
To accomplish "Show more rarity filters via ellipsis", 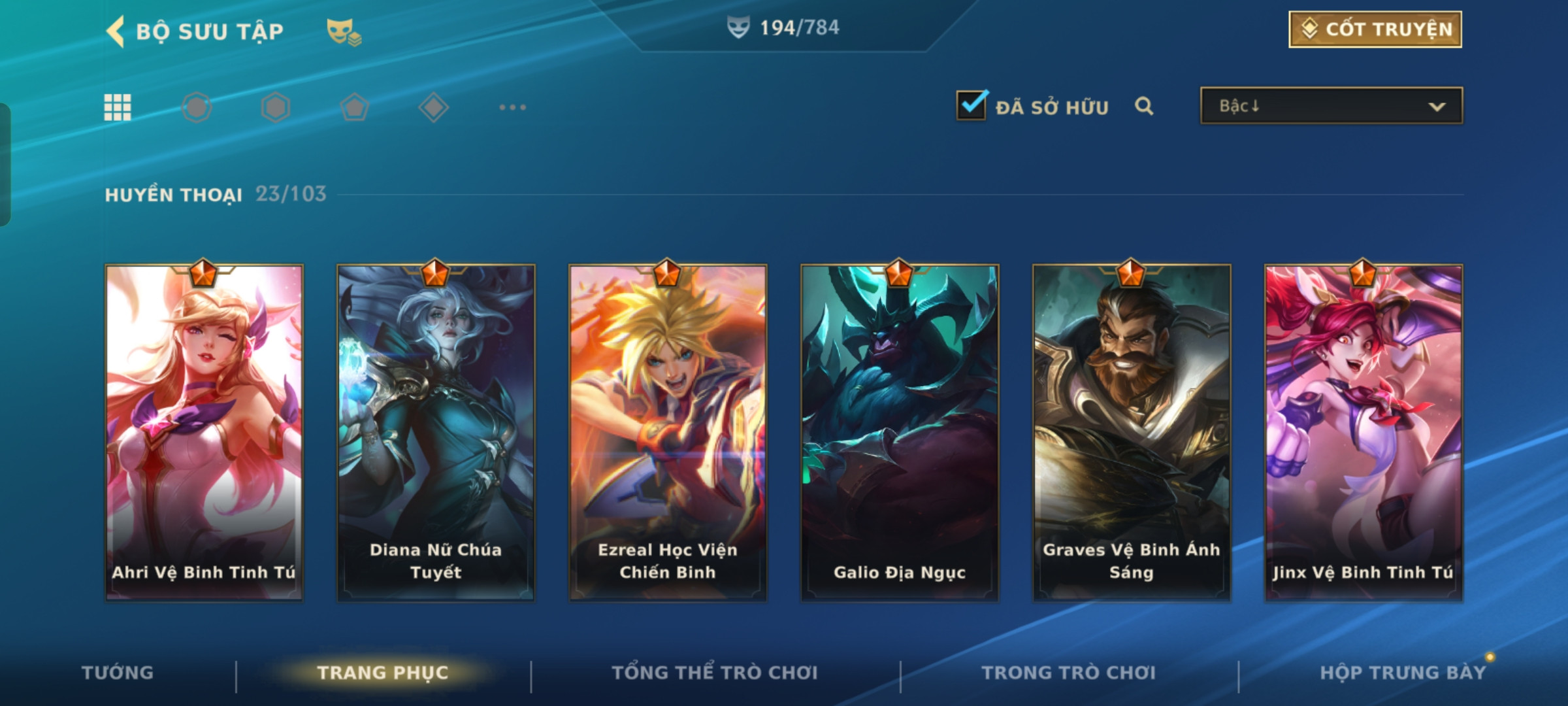I will click(x=512, y=107).
